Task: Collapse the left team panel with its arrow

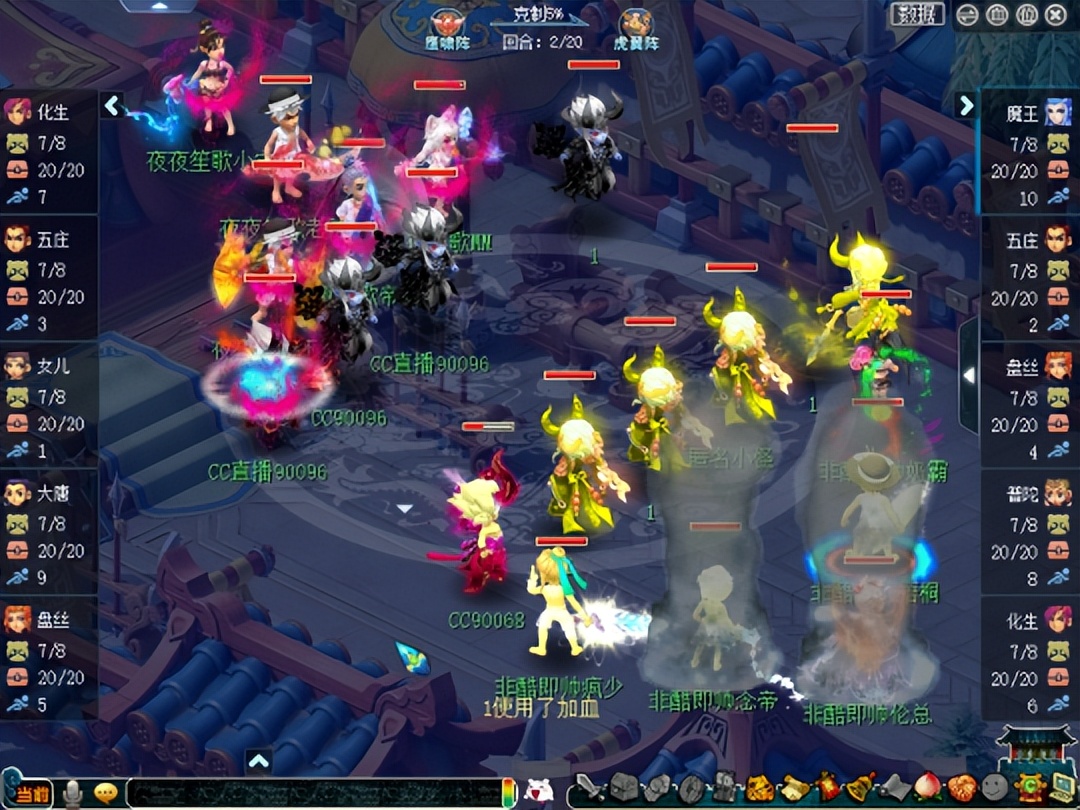Action: 113,105
